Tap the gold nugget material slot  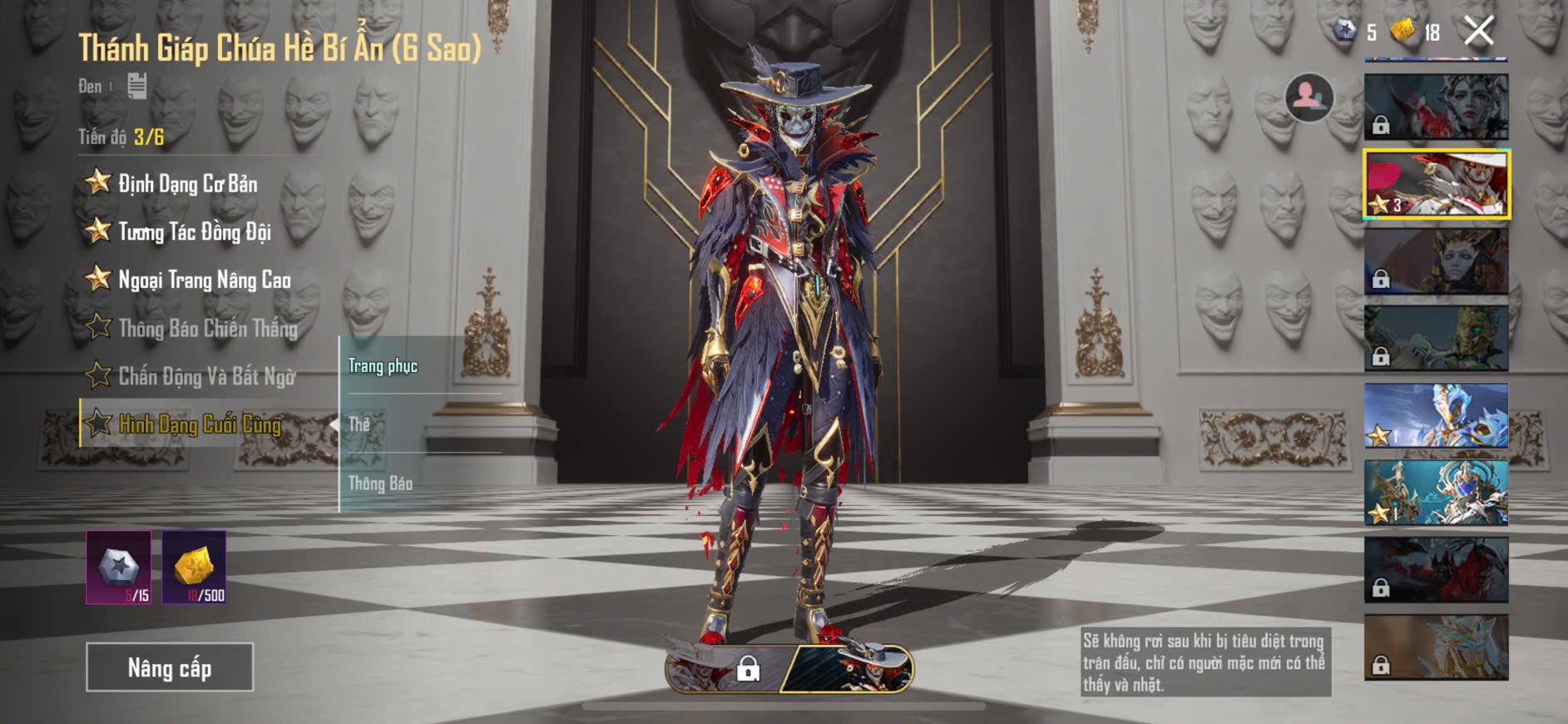click(x=194, y=568)
